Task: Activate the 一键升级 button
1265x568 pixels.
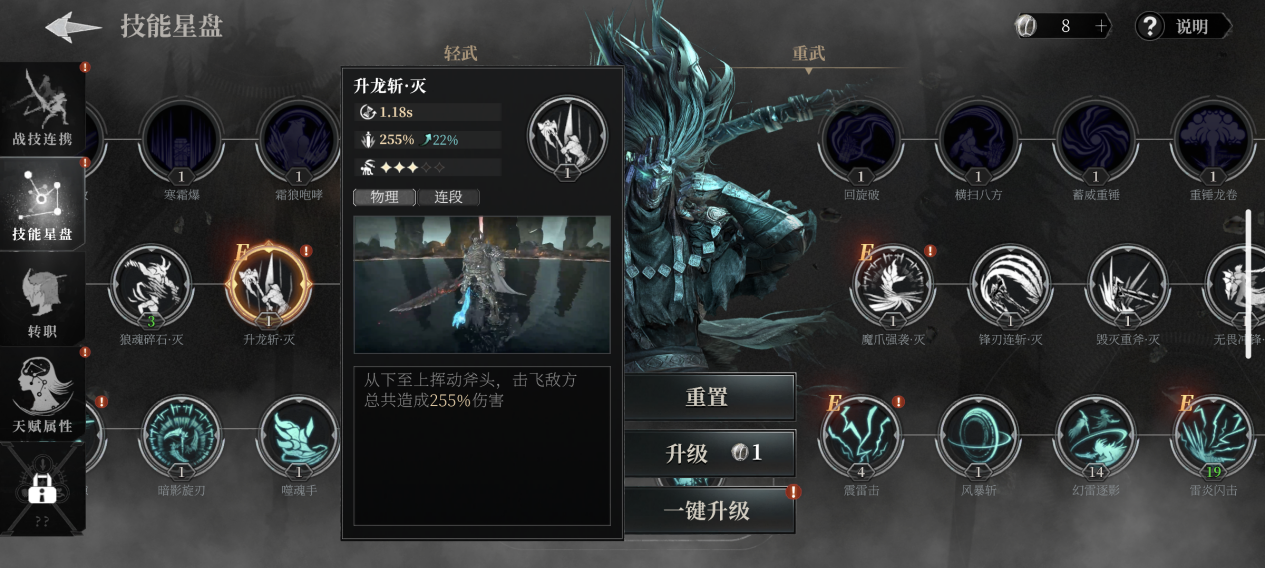Action: [708, 511]
